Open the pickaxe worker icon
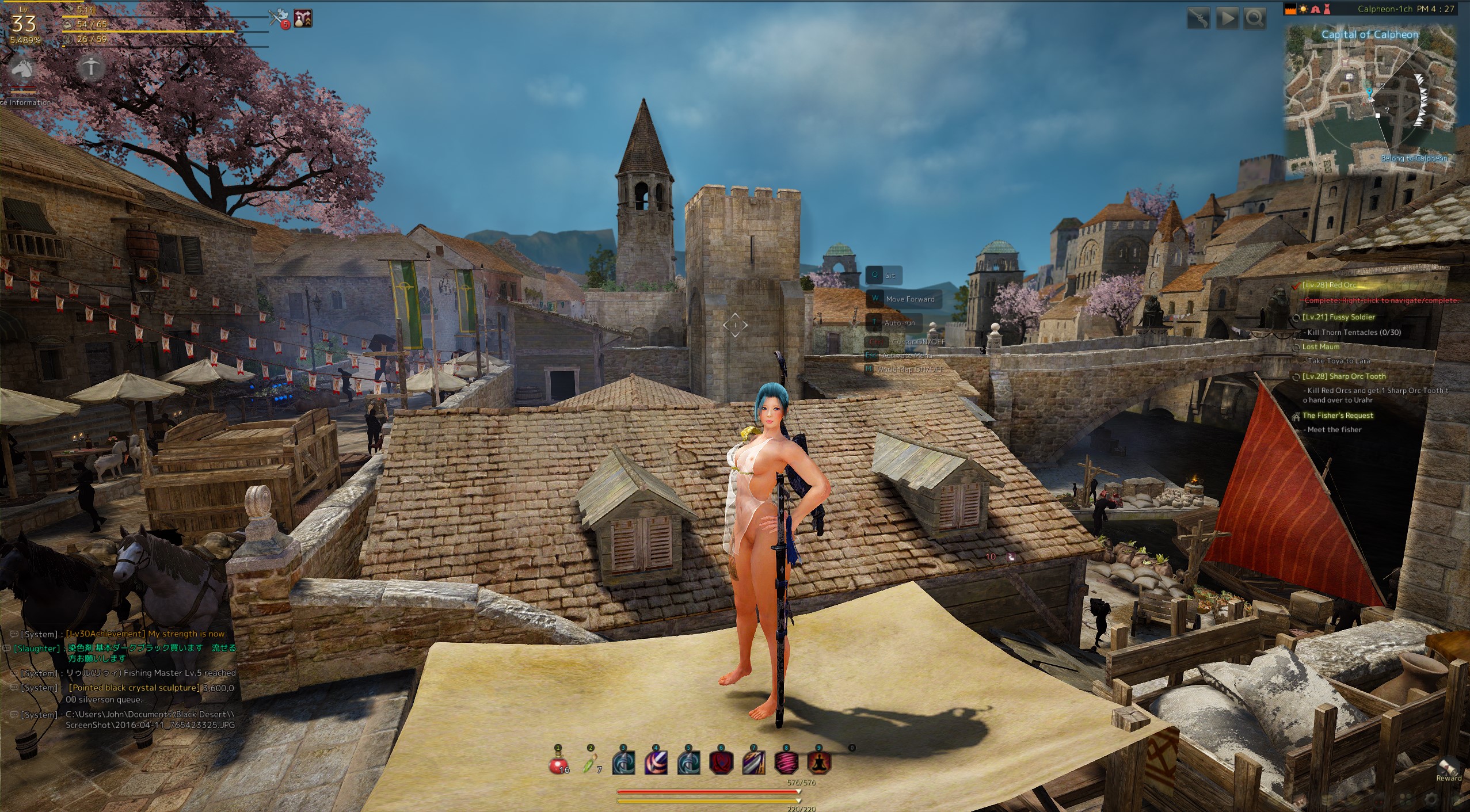 pos(90,67)
